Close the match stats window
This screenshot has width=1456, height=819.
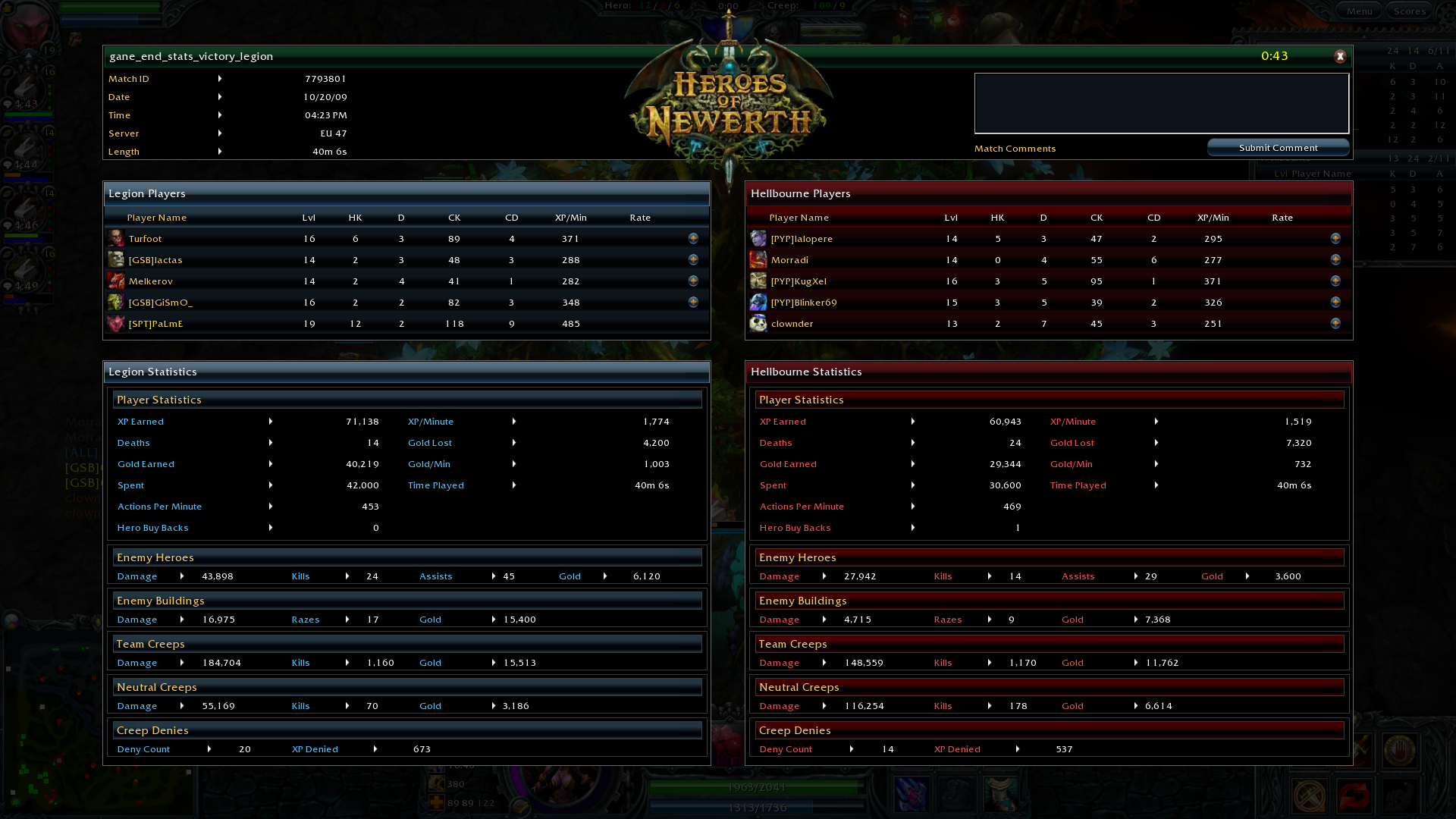pos(1340,56)
